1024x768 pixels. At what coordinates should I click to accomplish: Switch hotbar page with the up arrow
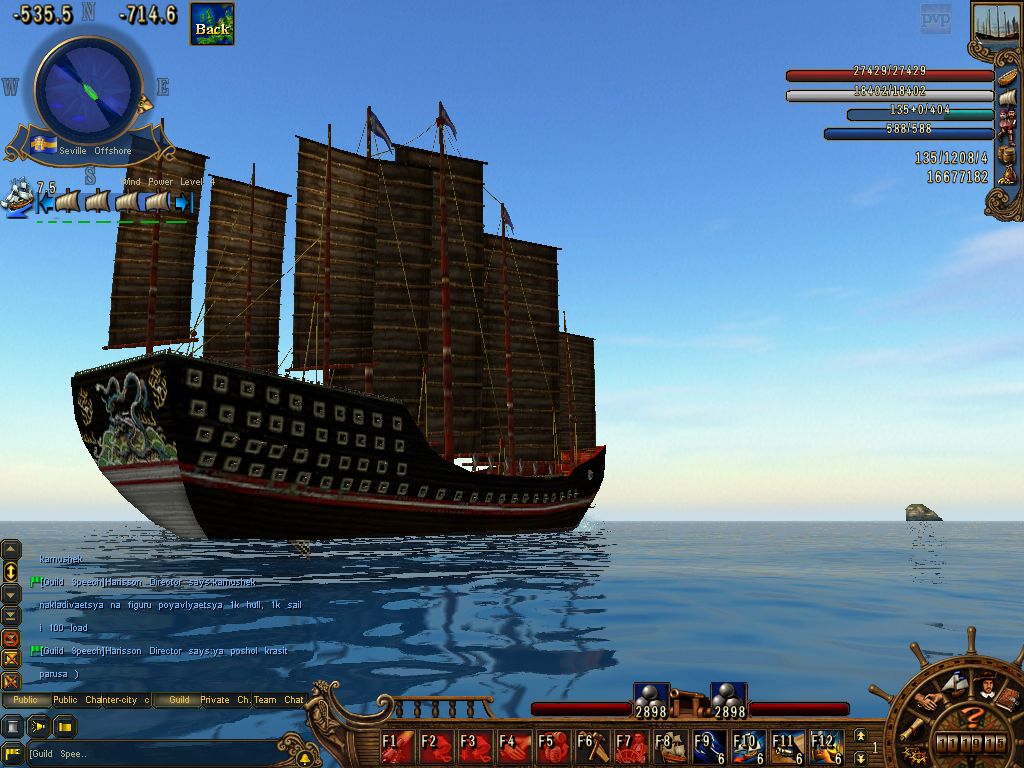click(x=859, y=737)
